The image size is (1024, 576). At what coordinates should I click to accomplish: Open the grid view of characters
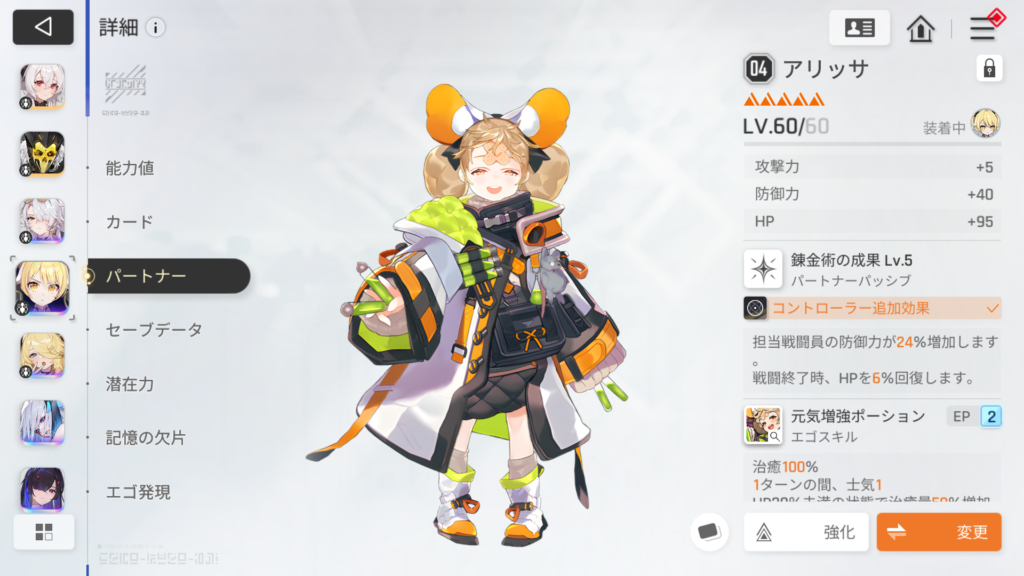43,532
